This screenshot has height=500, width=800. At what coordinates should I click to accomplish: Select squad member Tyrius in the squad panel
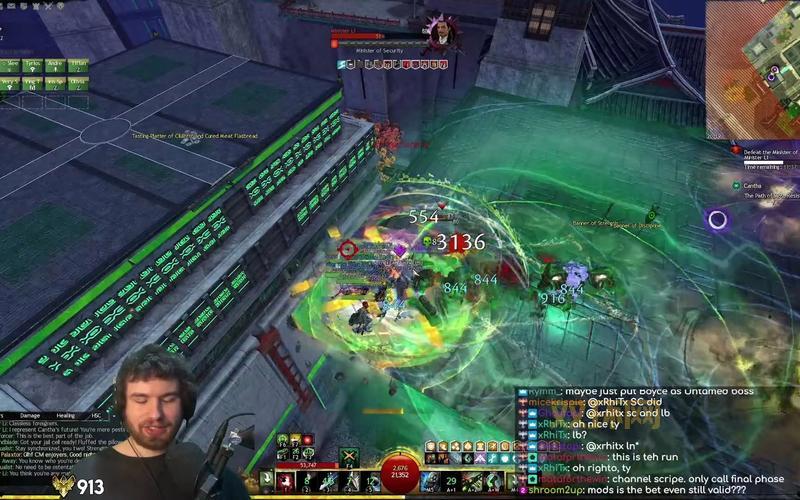pos(34,65)
